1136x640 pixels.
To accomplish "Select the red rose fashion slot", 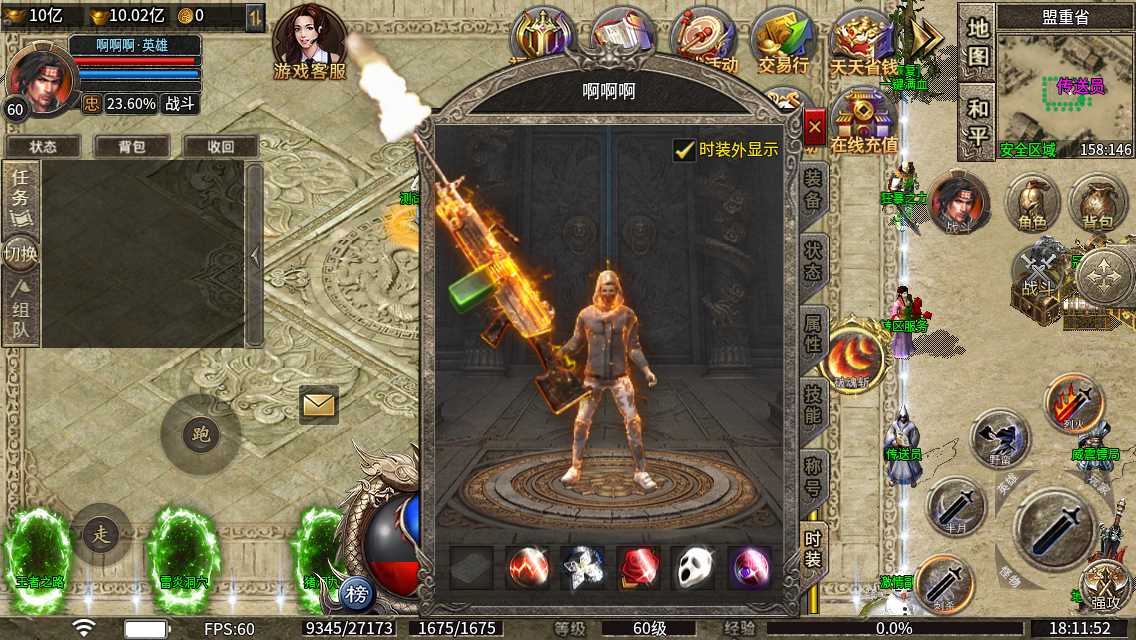I will (638, 569).
